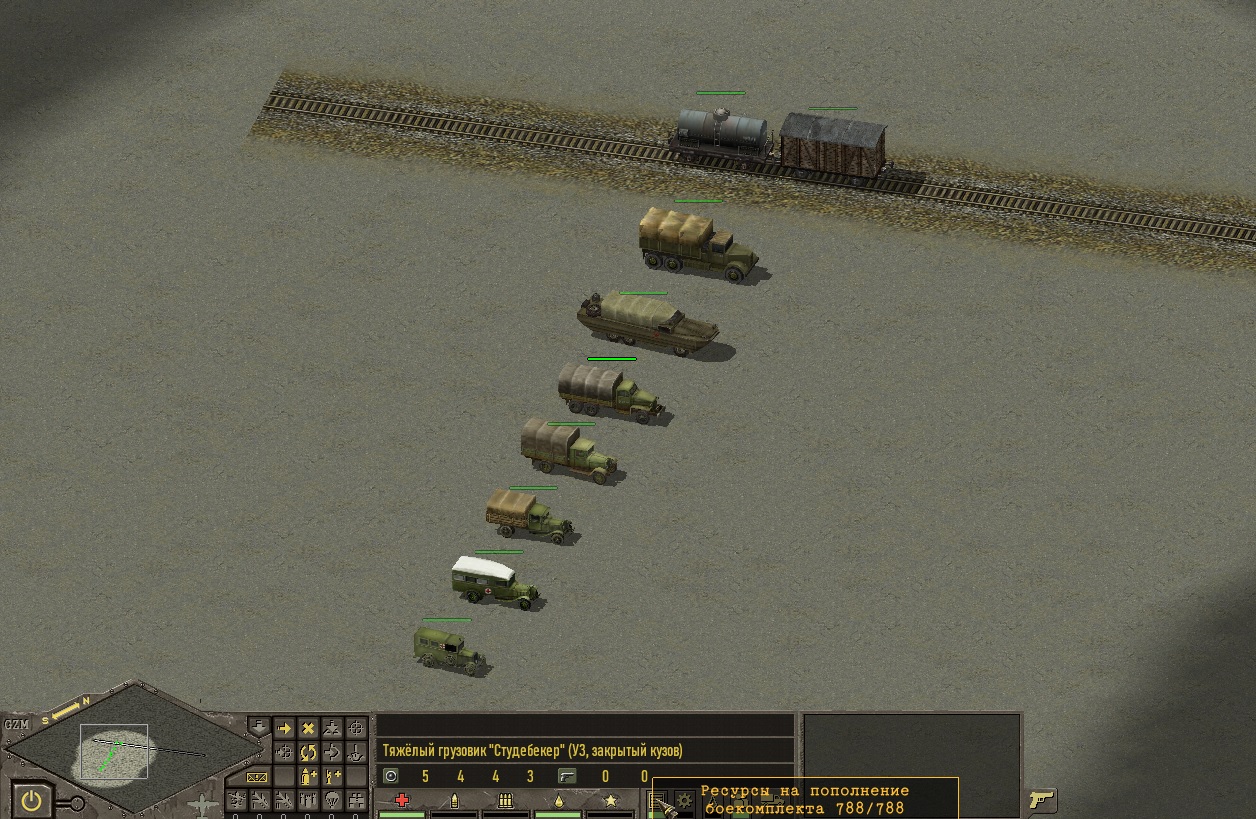Click the GZM label beside minimap
1256x819 pixels.
16,724
